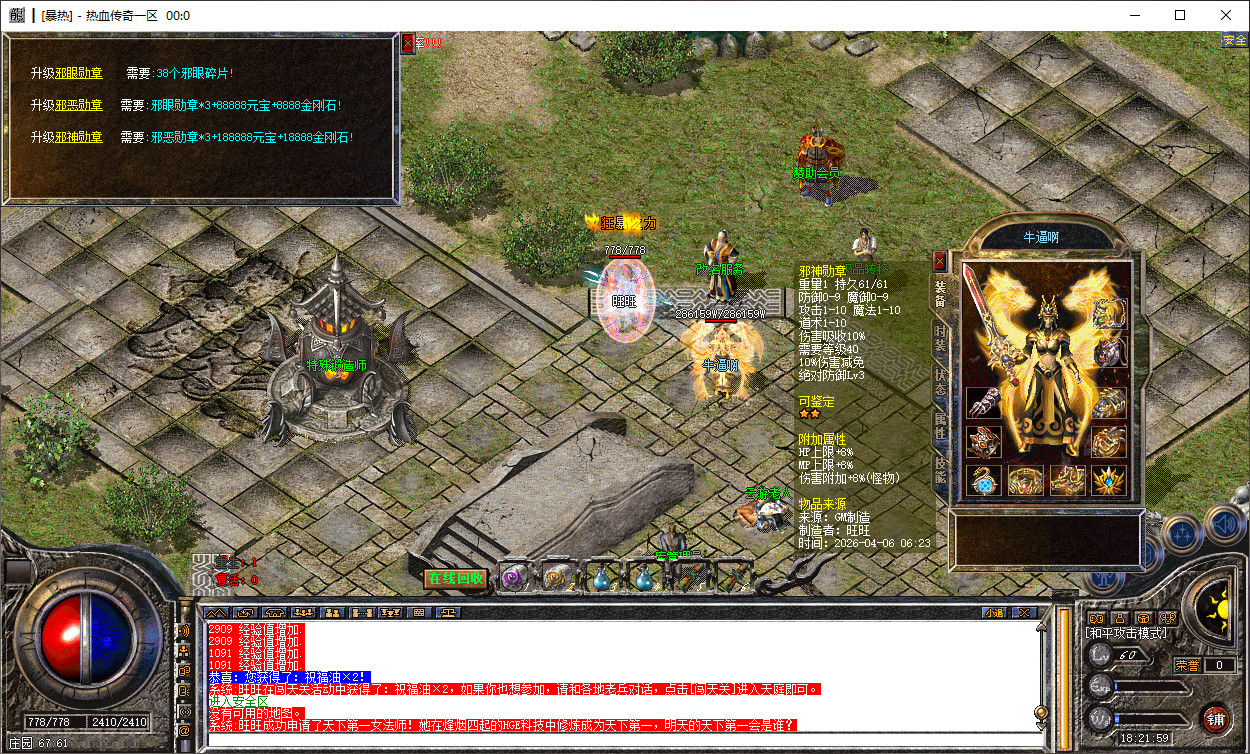1250x754 pixels.
Task: Switch to the 时装 fashion tab
Action: 940,337
